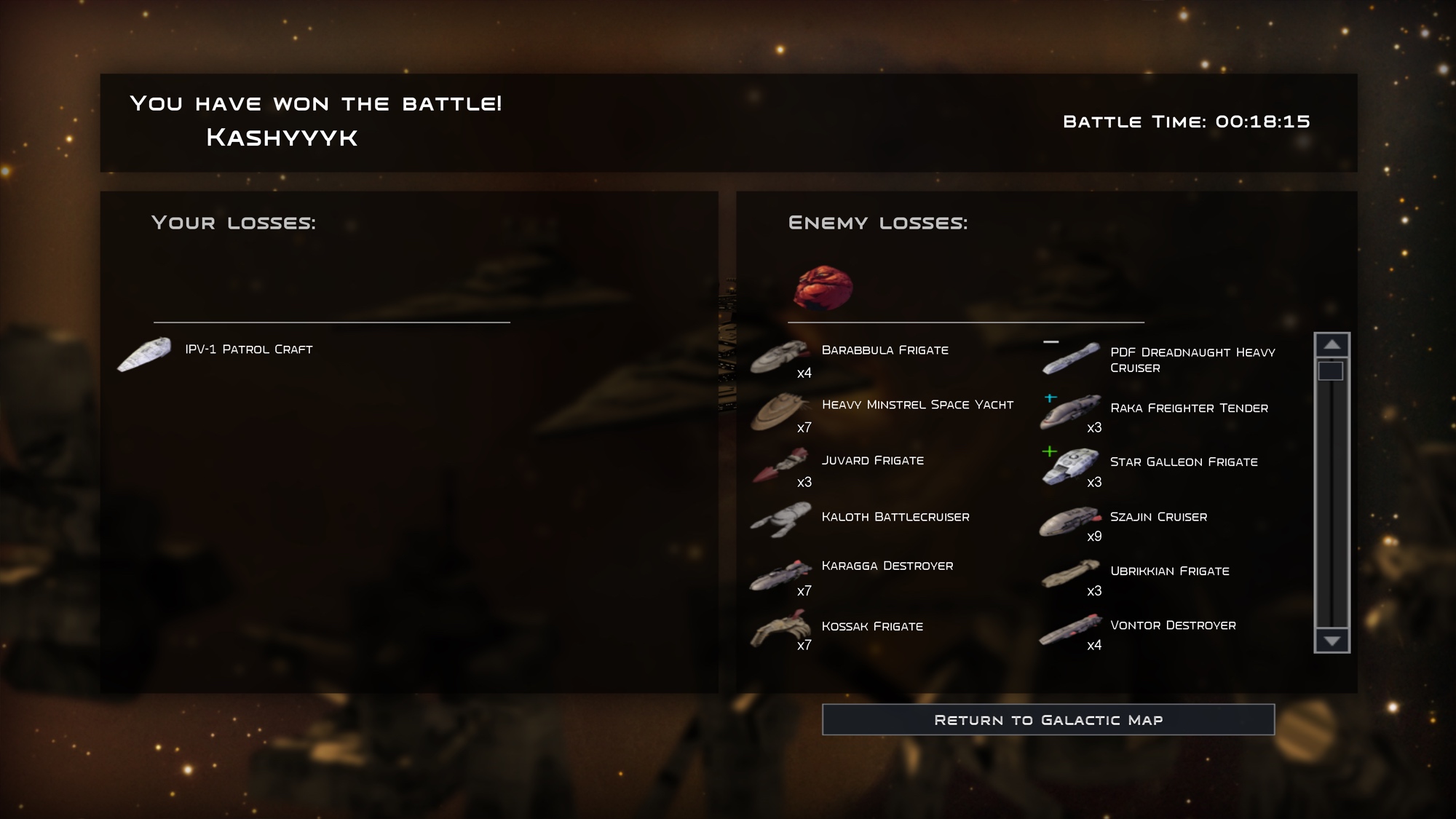Click the enemy losses scroll-up arrow
This screenshot has width=1456, height=819.
point(1332,344)
